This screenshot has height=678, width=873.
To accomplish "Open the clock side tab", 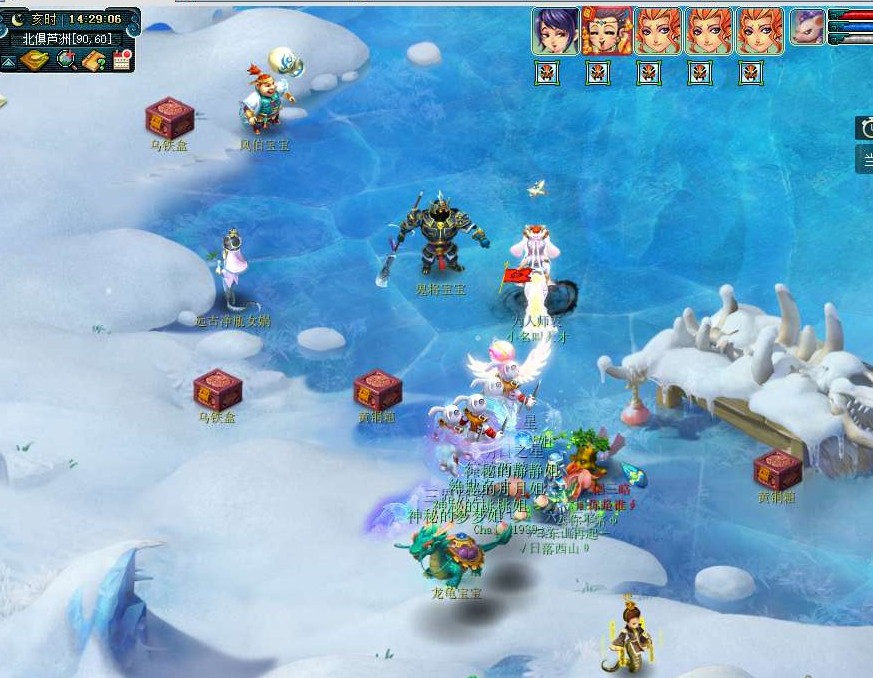I will pyautogui.click(x=864, y=128).
